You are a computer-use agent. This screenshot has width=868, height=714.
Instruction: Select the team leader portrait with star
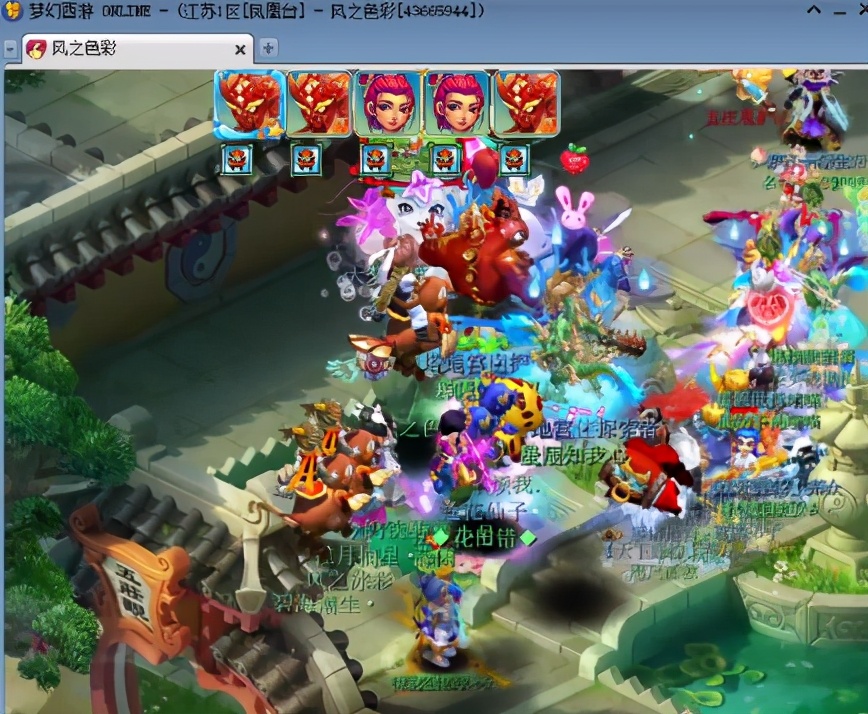tap(248, 104)
